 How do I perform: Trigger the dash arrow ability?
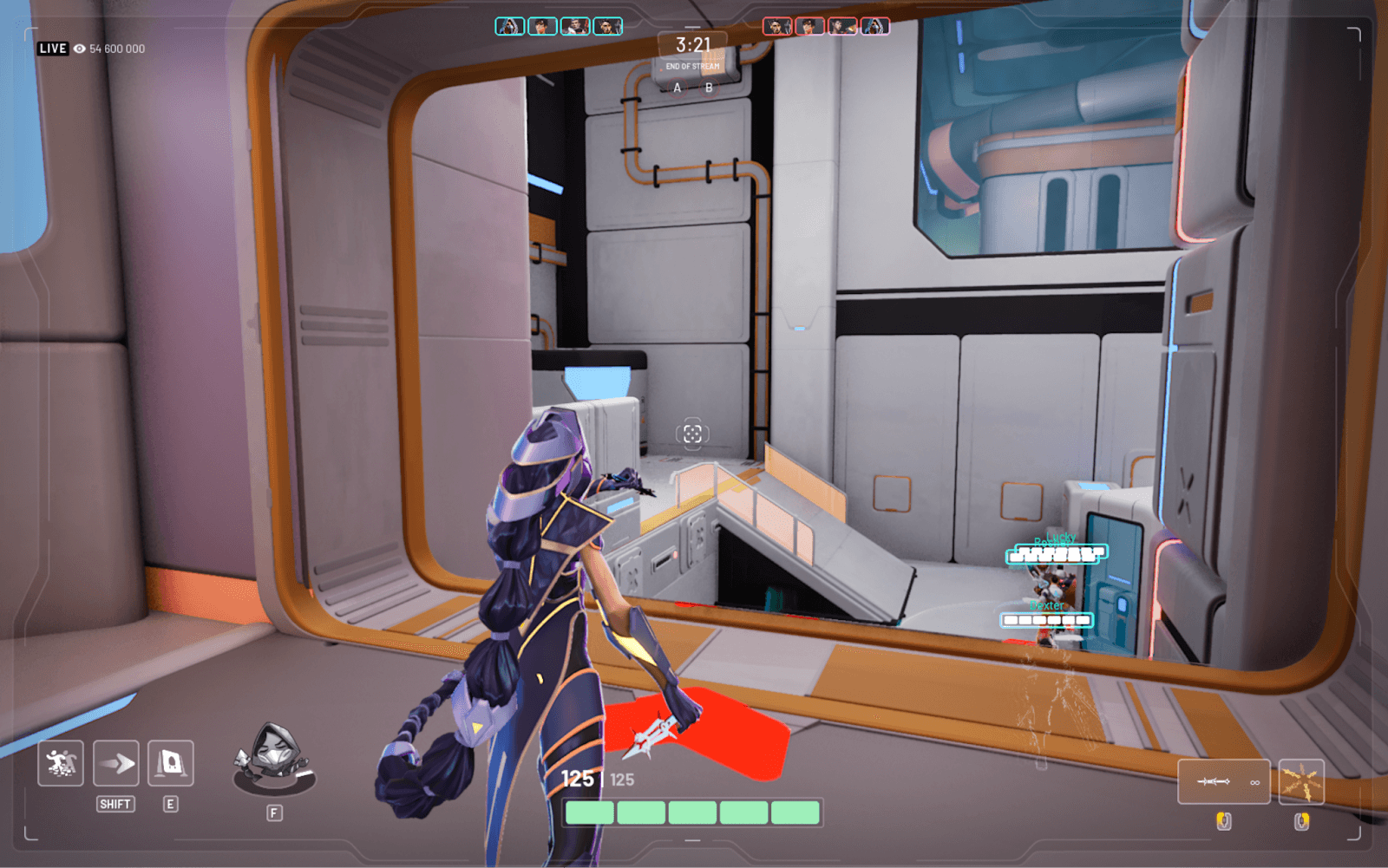[115, 763]
